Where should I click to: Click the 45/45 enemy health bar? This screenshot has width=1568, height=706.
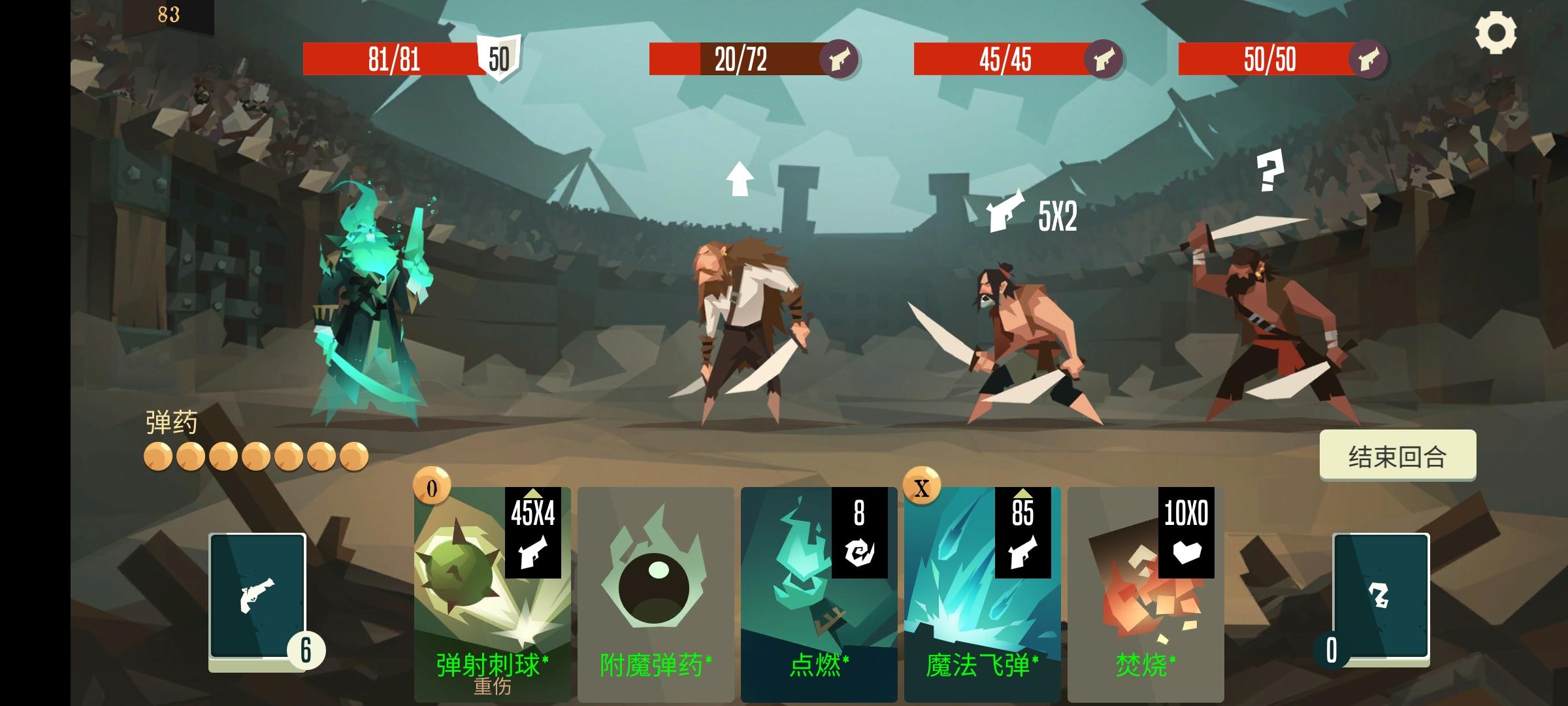click(1006, 60)
